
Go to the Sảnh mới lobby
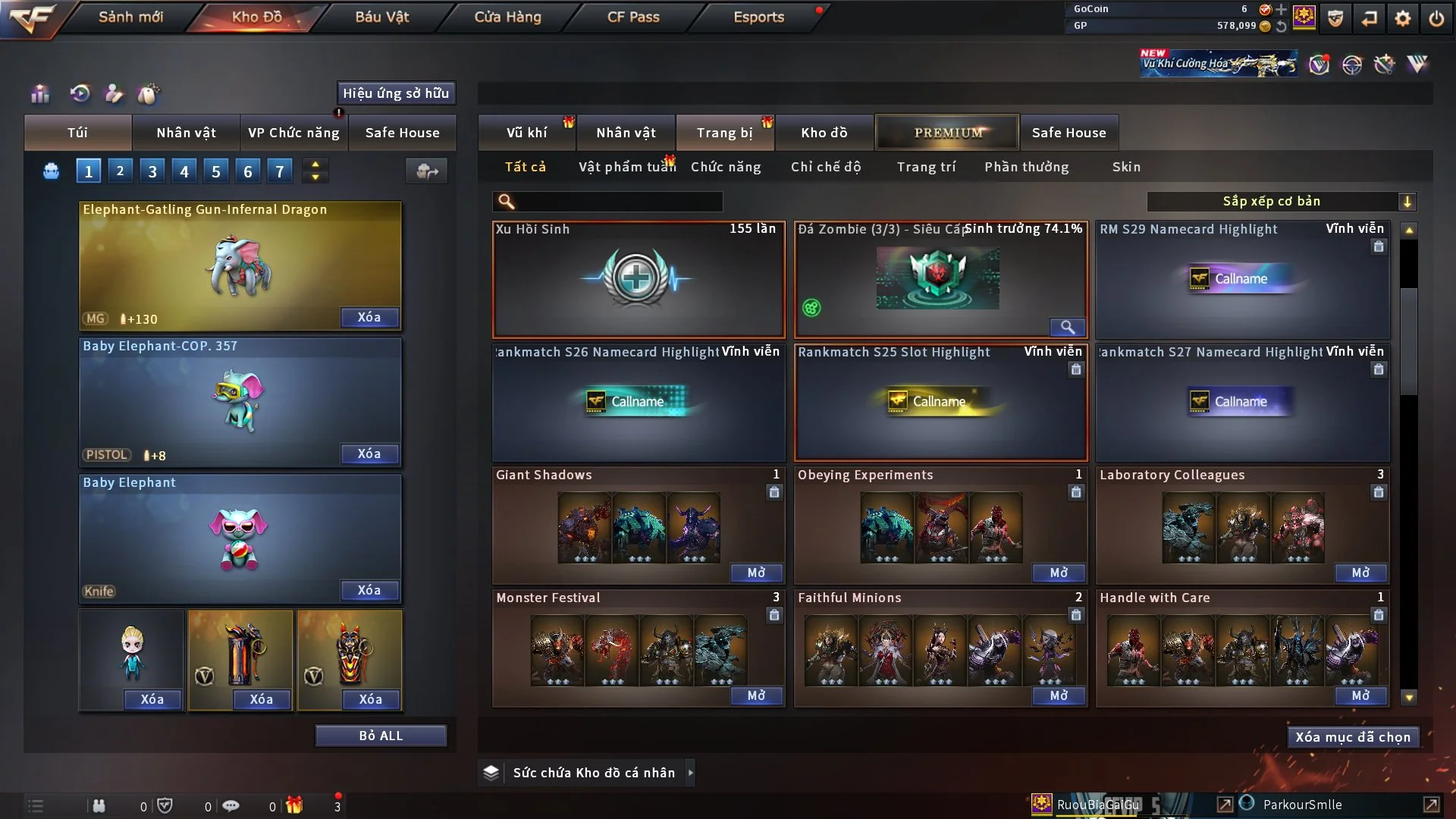point(130,17)
